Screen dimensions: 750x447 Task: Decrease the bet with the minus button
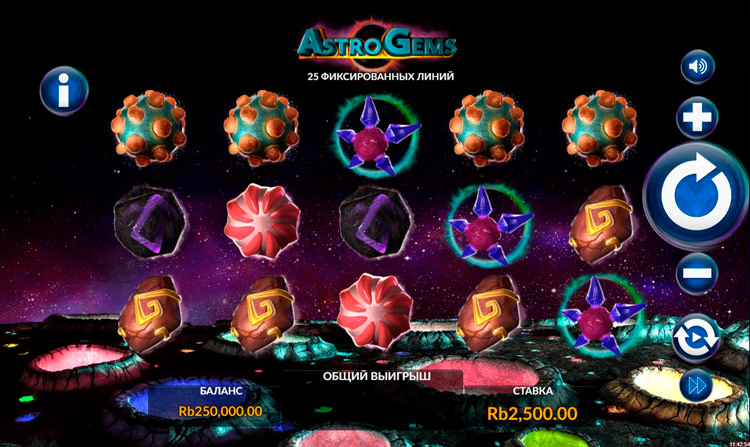pyautogui.click(x=697, y=273)
